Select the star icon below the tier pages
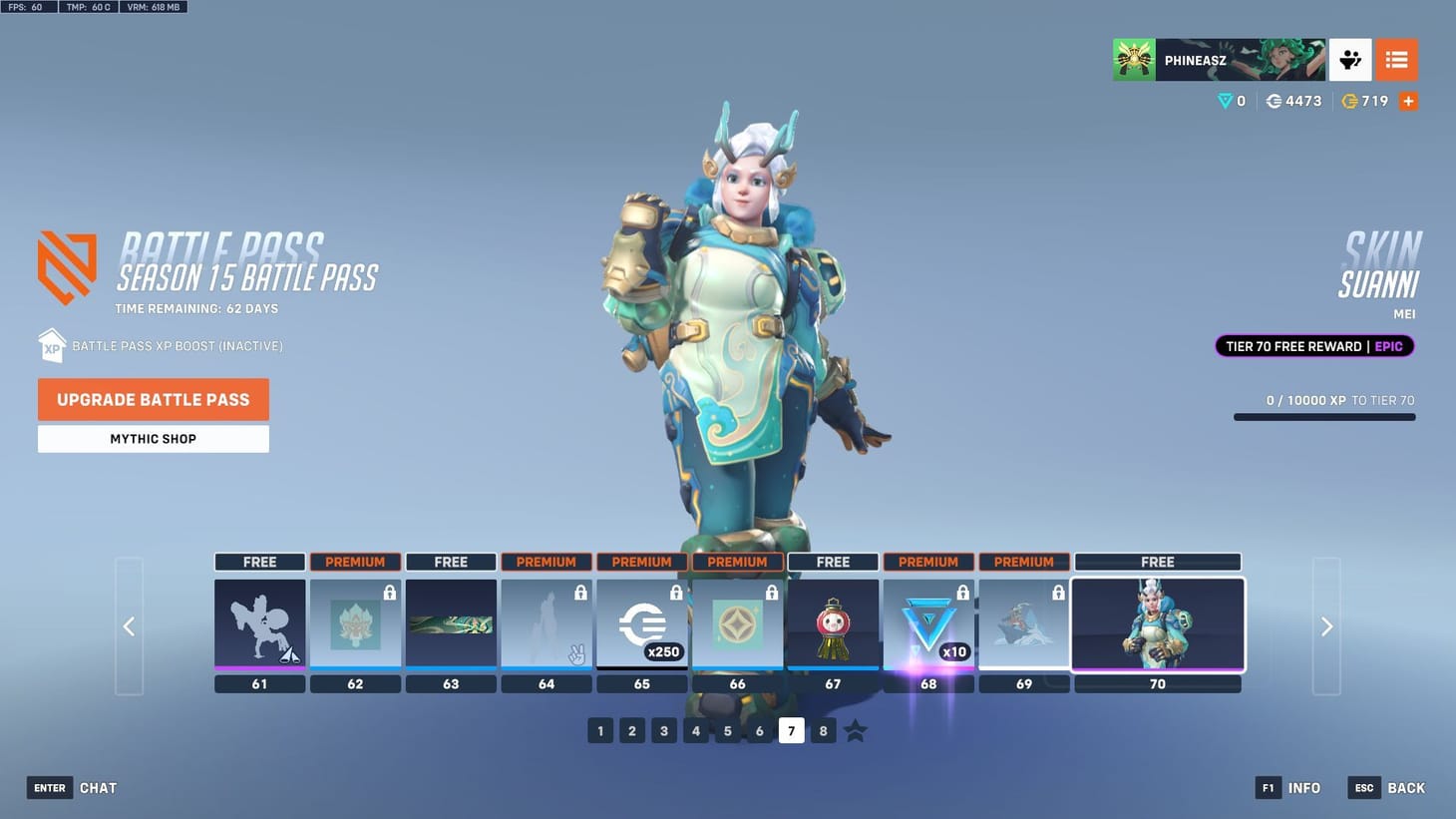Image resolution: width=1456 pixels, height=819 pixels. click(x=855, y=730)
